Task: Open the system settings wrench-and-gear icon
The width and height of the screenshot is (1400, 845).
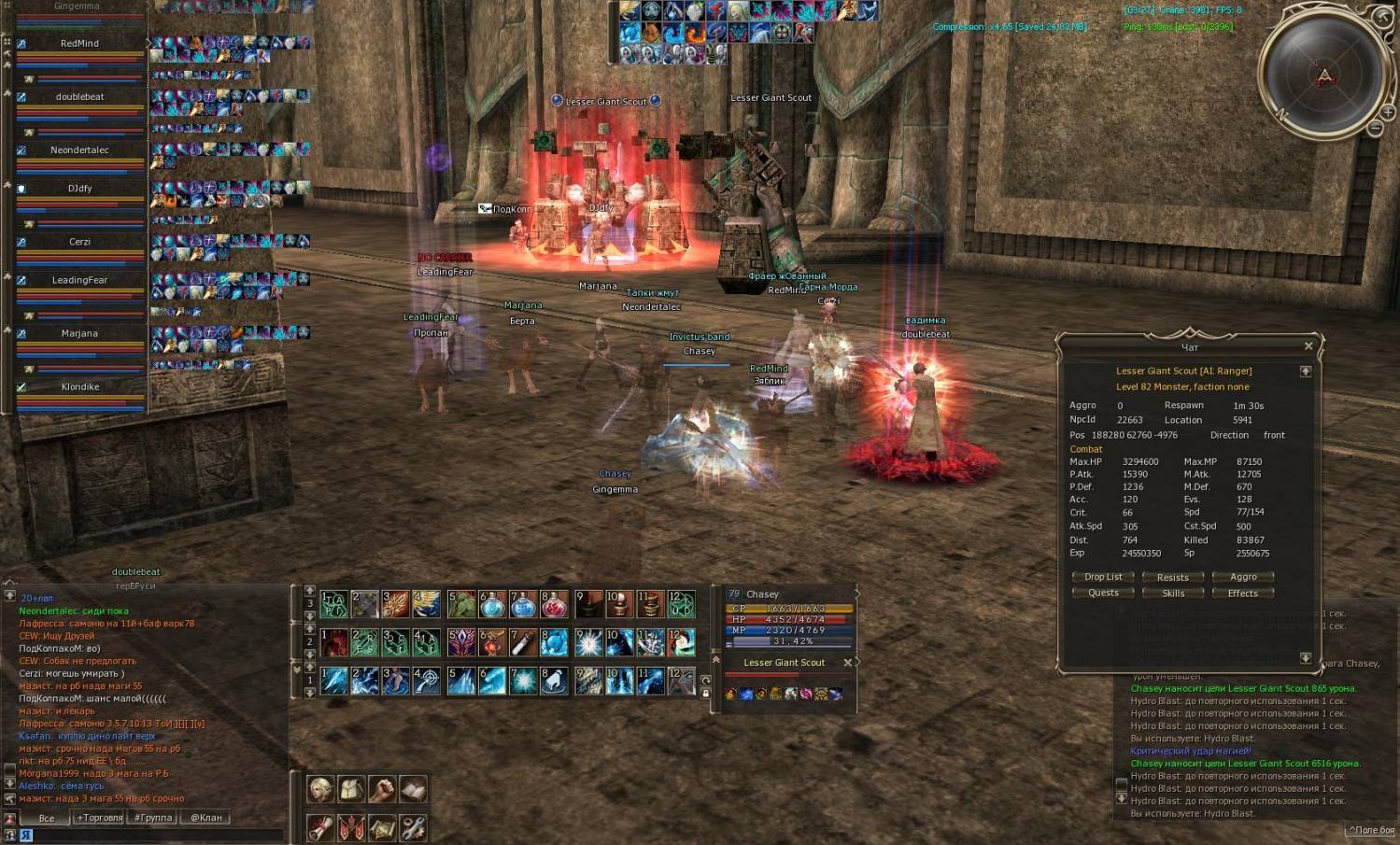Action: (413, 827)
